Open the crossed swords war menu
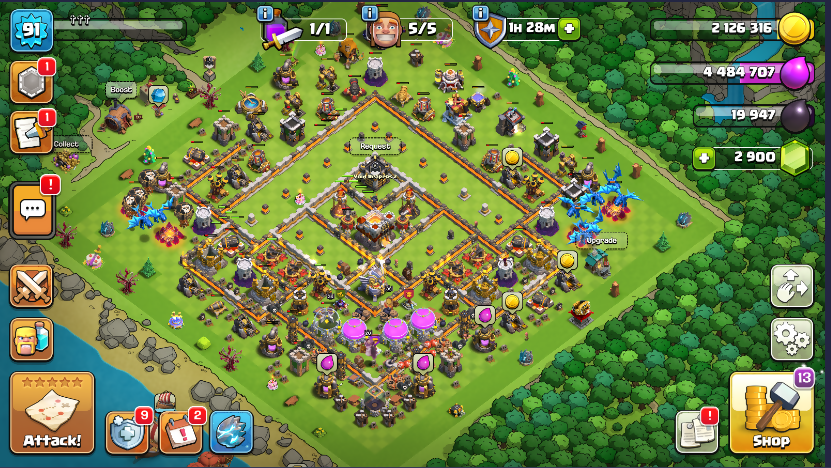 pos(31,287)
